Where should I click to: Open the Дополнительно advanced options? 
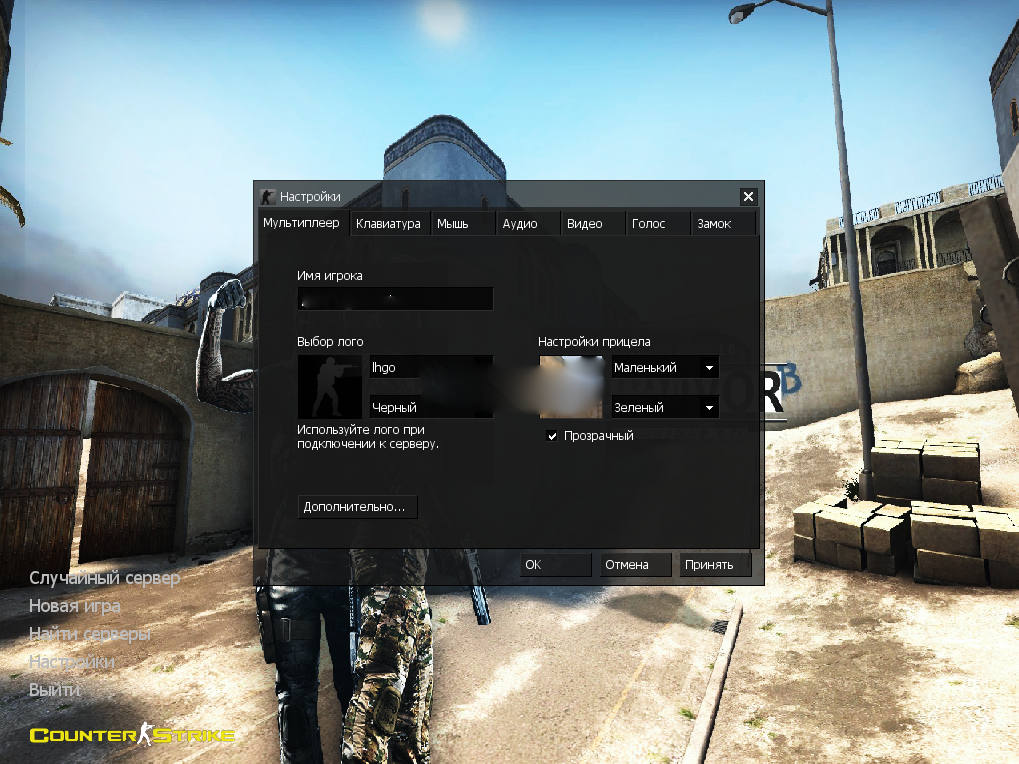coord(357,507)
